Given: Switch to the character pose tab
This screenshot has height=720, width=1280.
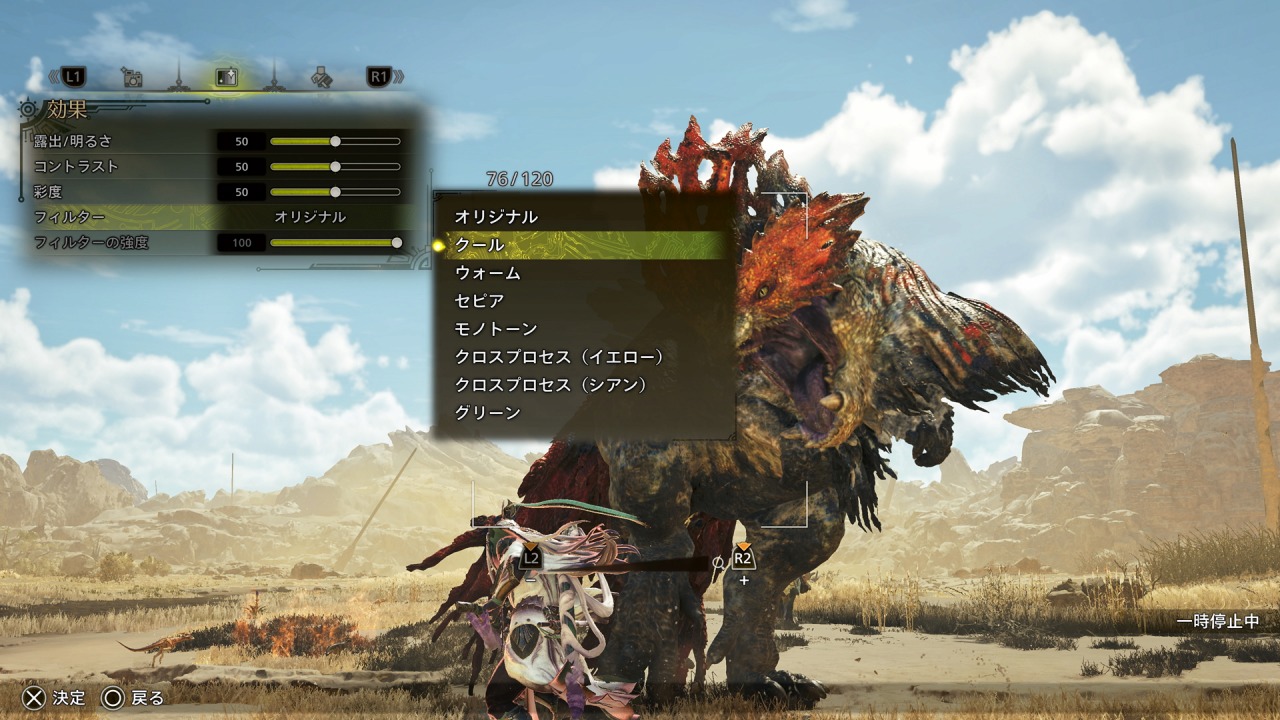Looking at the screenshot, I should pyautogui.click(x=321, y=76).
